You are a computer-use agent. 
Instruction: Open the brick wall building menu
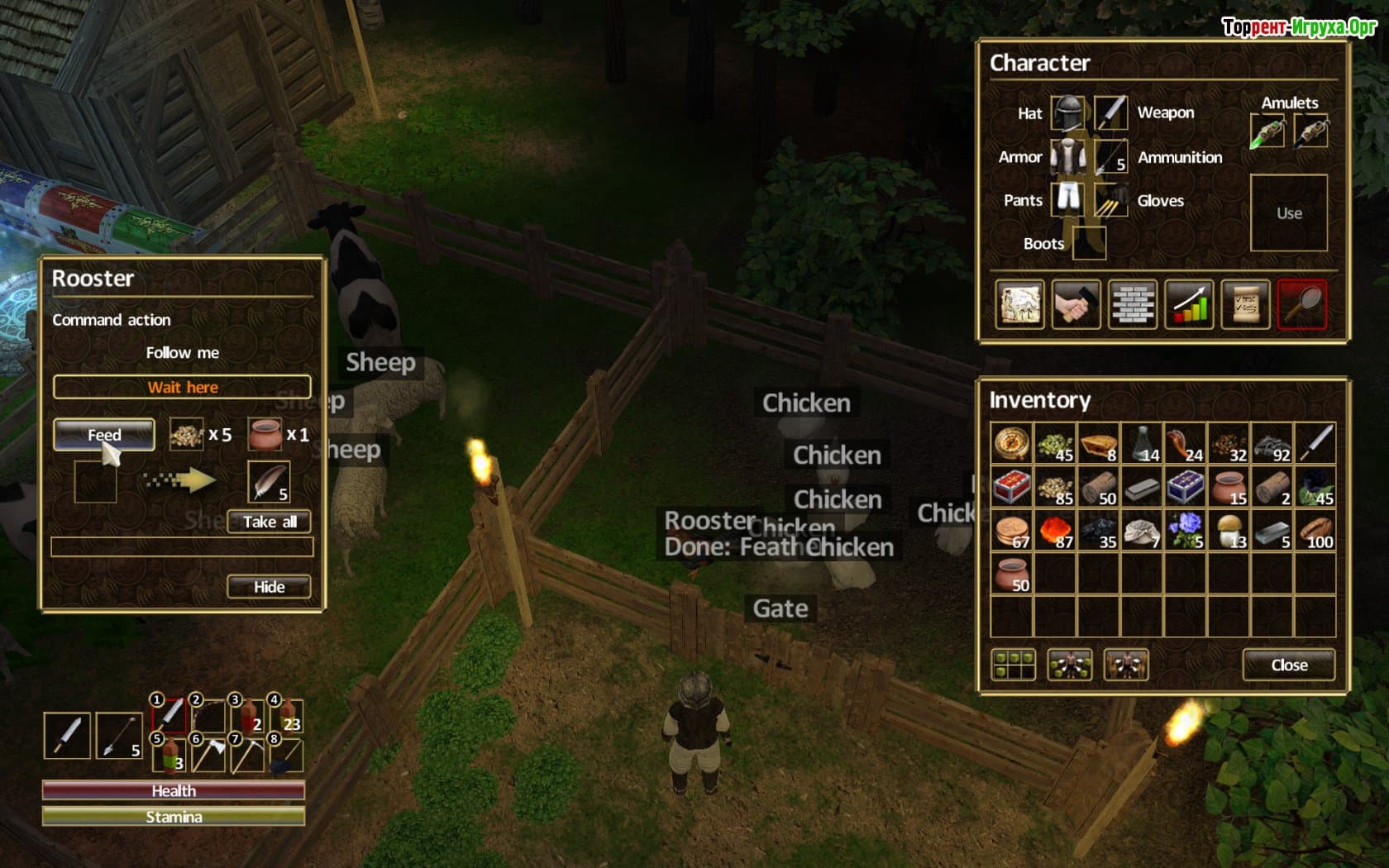click(x=1133, y=305)
